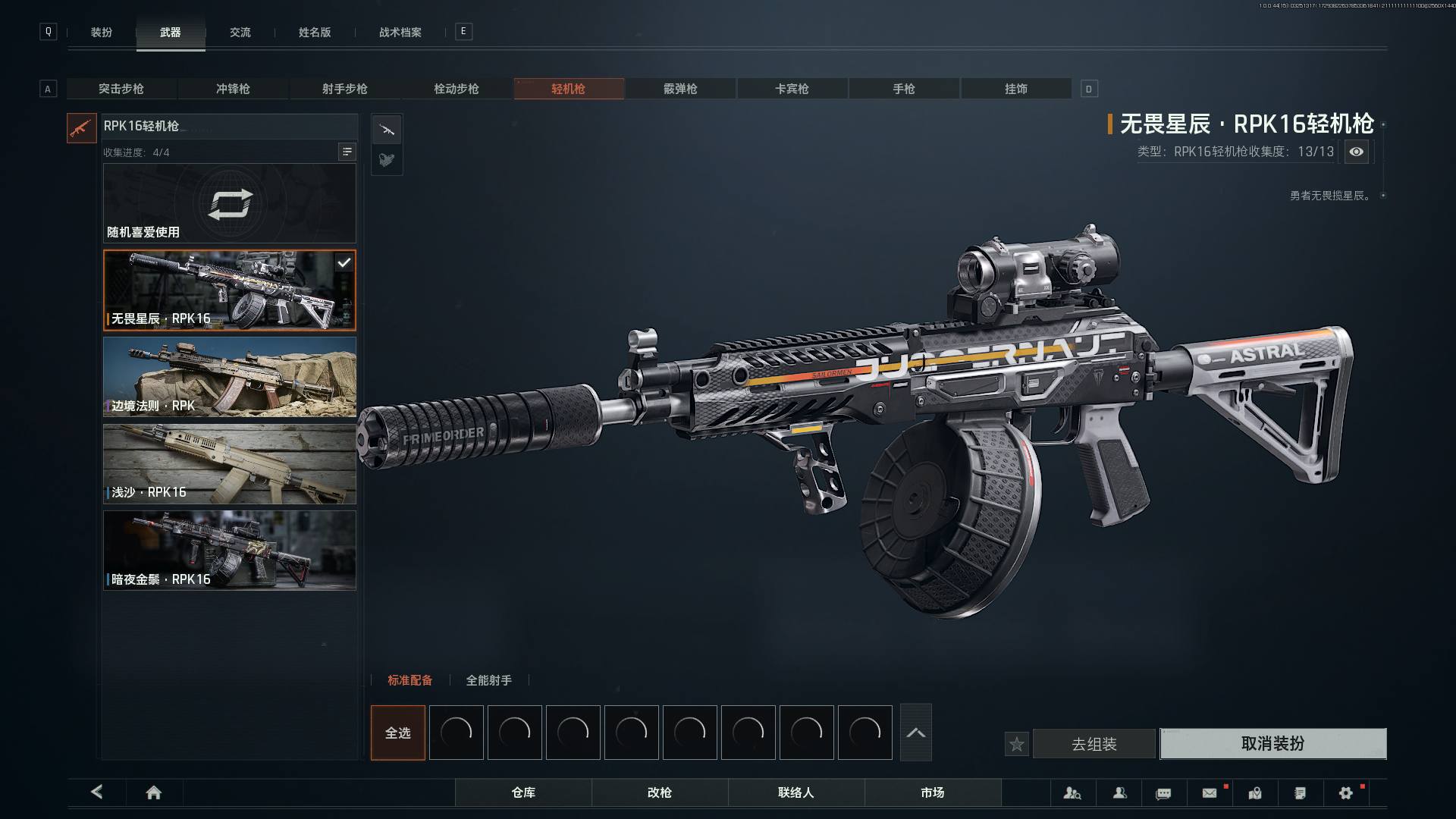Toggle the eye preview icon
Screen dimensions: 1456x819
[1356, 152]
